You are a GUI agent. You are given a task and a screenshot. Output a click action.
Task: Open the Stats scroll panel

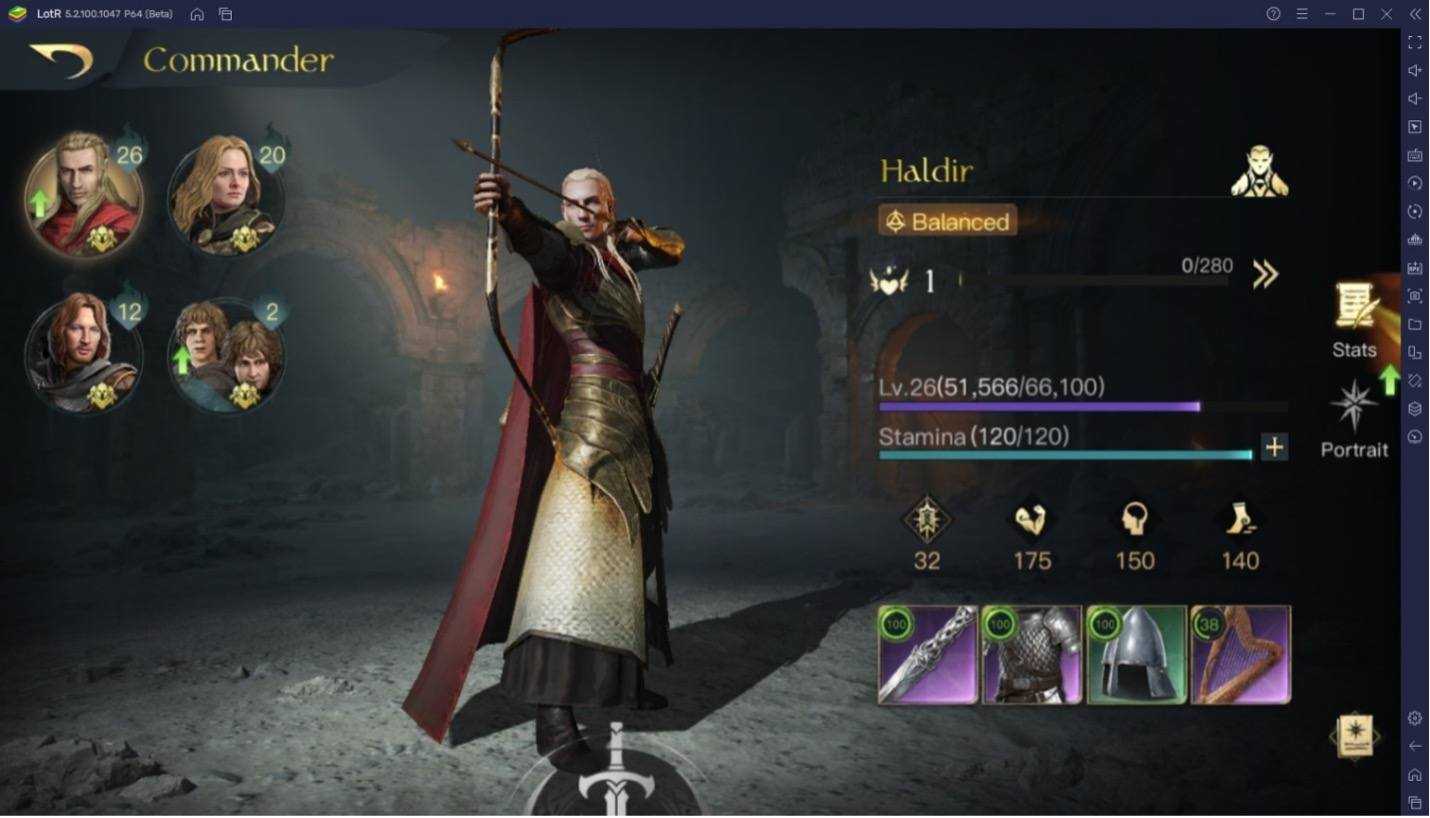1354,320
